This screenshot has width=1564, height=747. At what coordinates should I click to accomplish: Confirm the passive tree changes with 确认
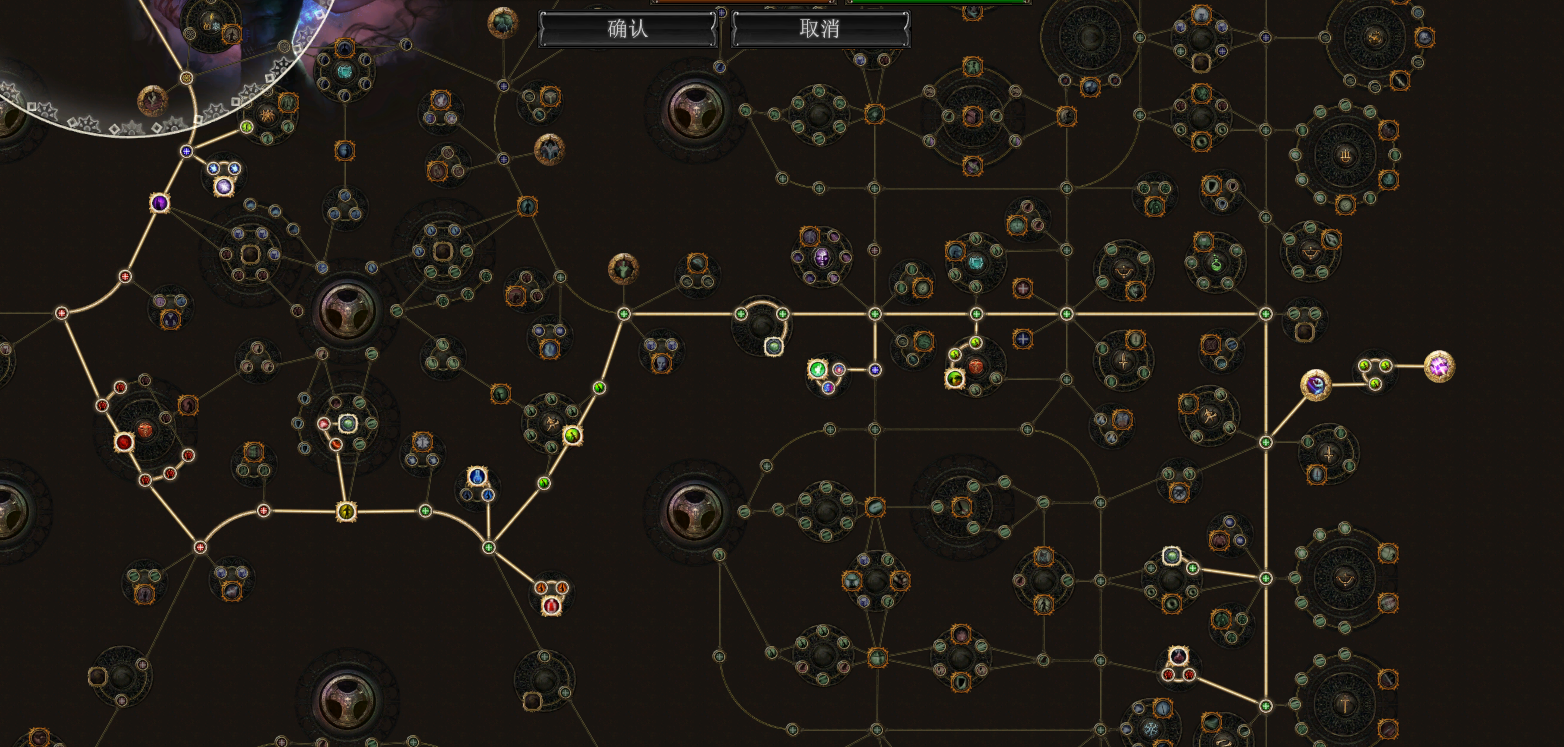point(628,29)
